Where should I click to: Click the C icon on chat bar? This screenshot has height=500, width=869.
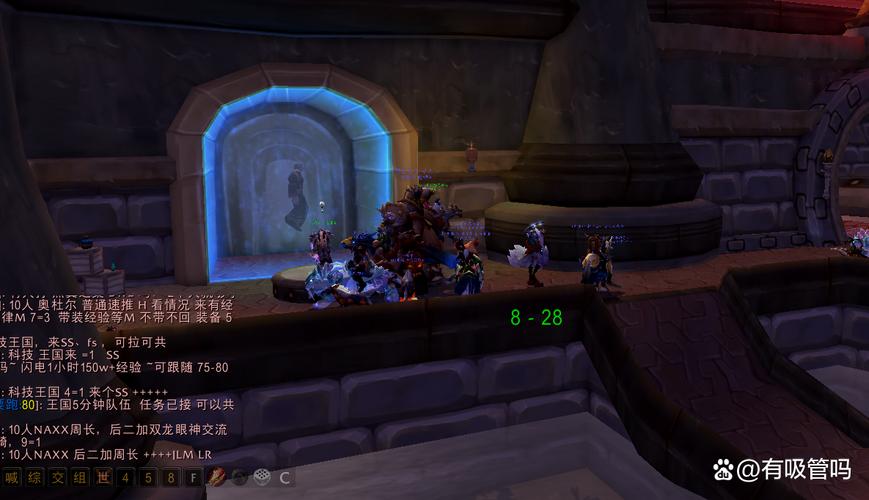(x=285, y=478)
